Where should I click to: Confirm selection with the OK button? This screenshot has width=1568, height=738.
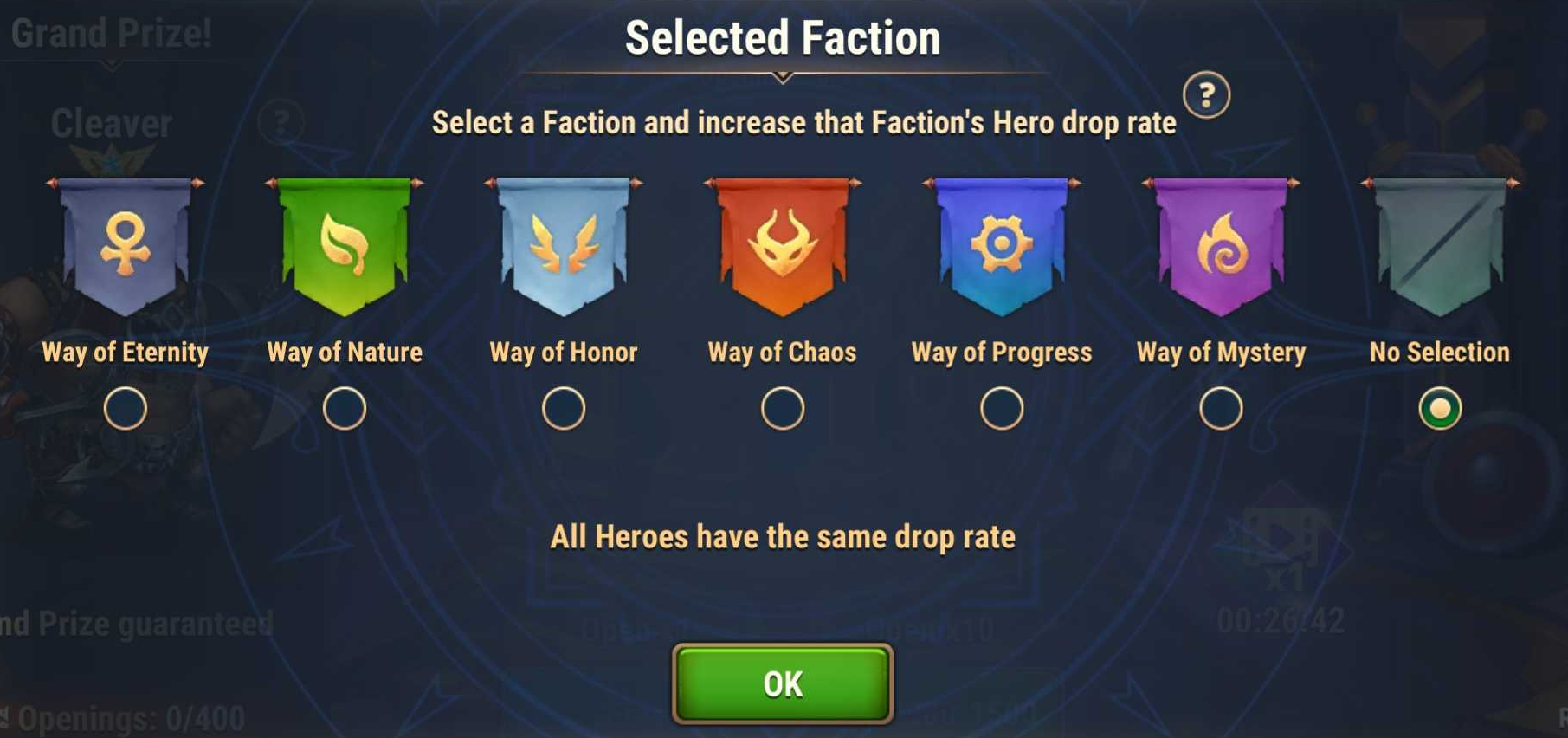click(783, 683)
